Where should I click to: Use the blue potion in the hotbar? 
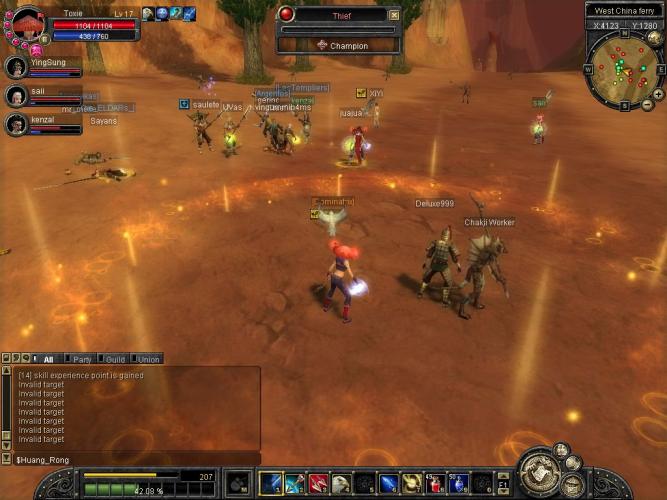tap(459, 484)
